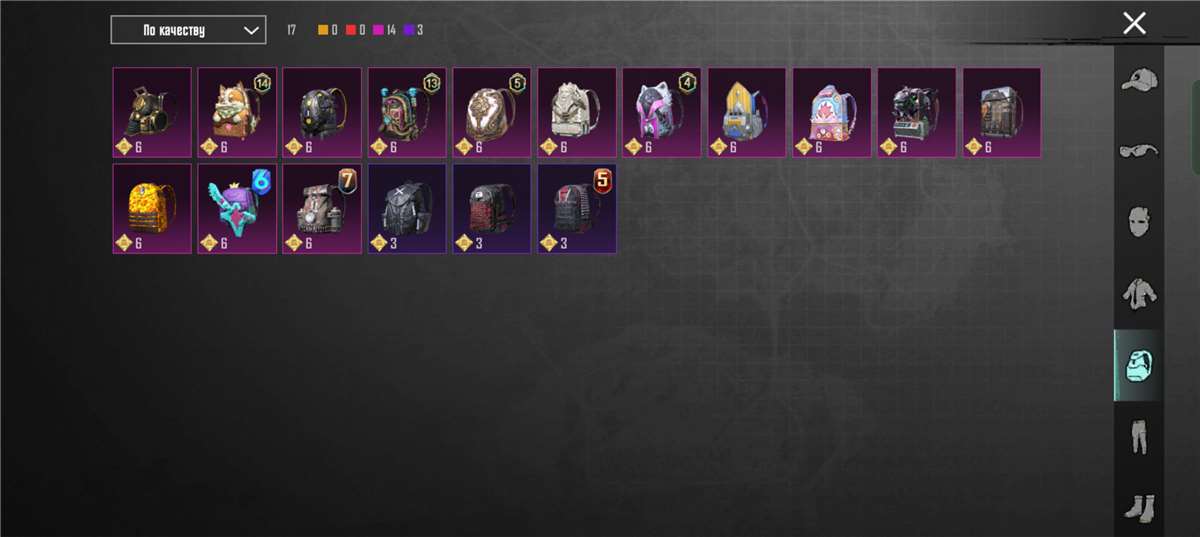Close the inventory screen

click(x=1134, y=24)
